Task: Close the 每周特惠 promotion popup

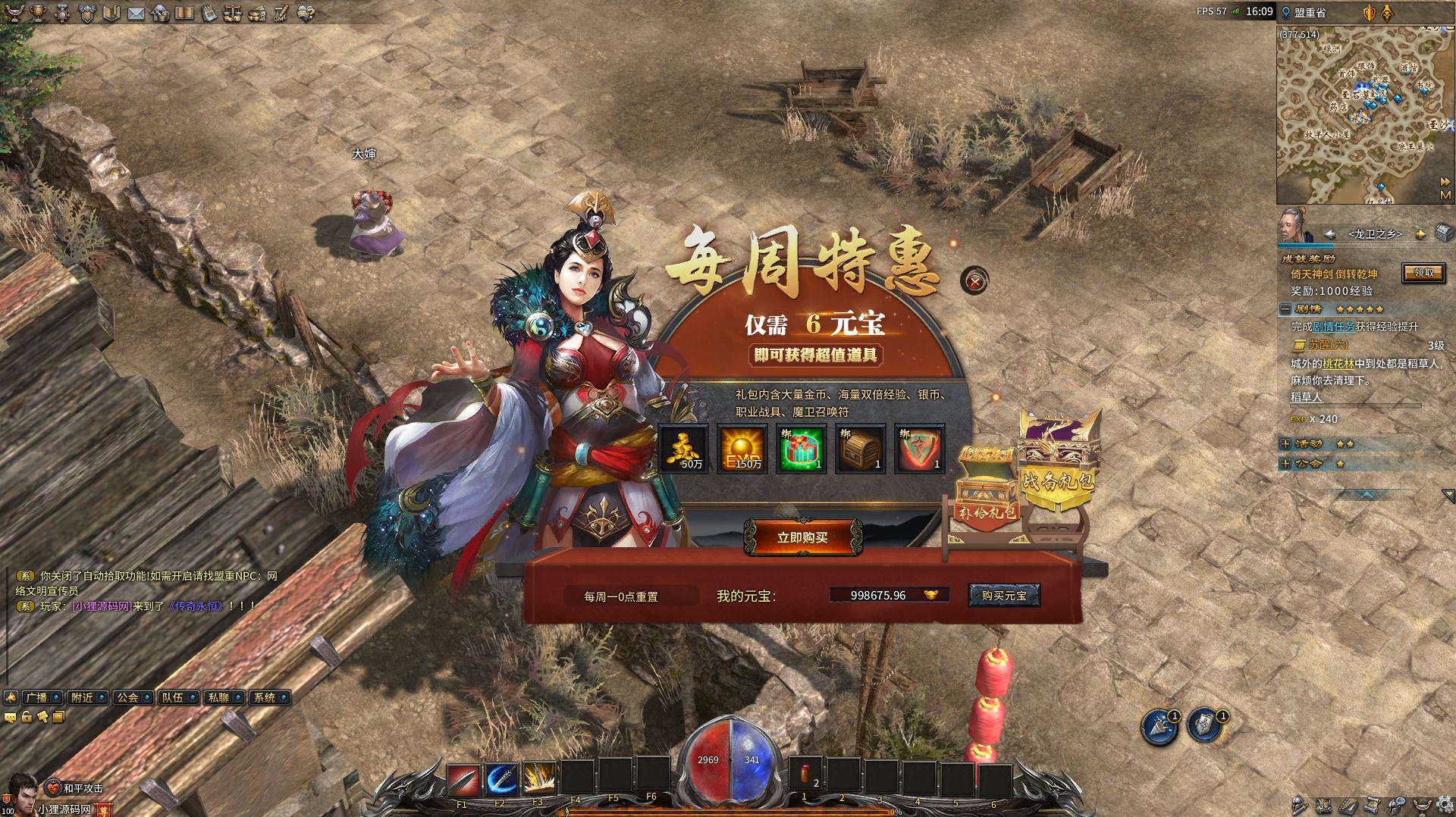Action: tap(975, 282)
